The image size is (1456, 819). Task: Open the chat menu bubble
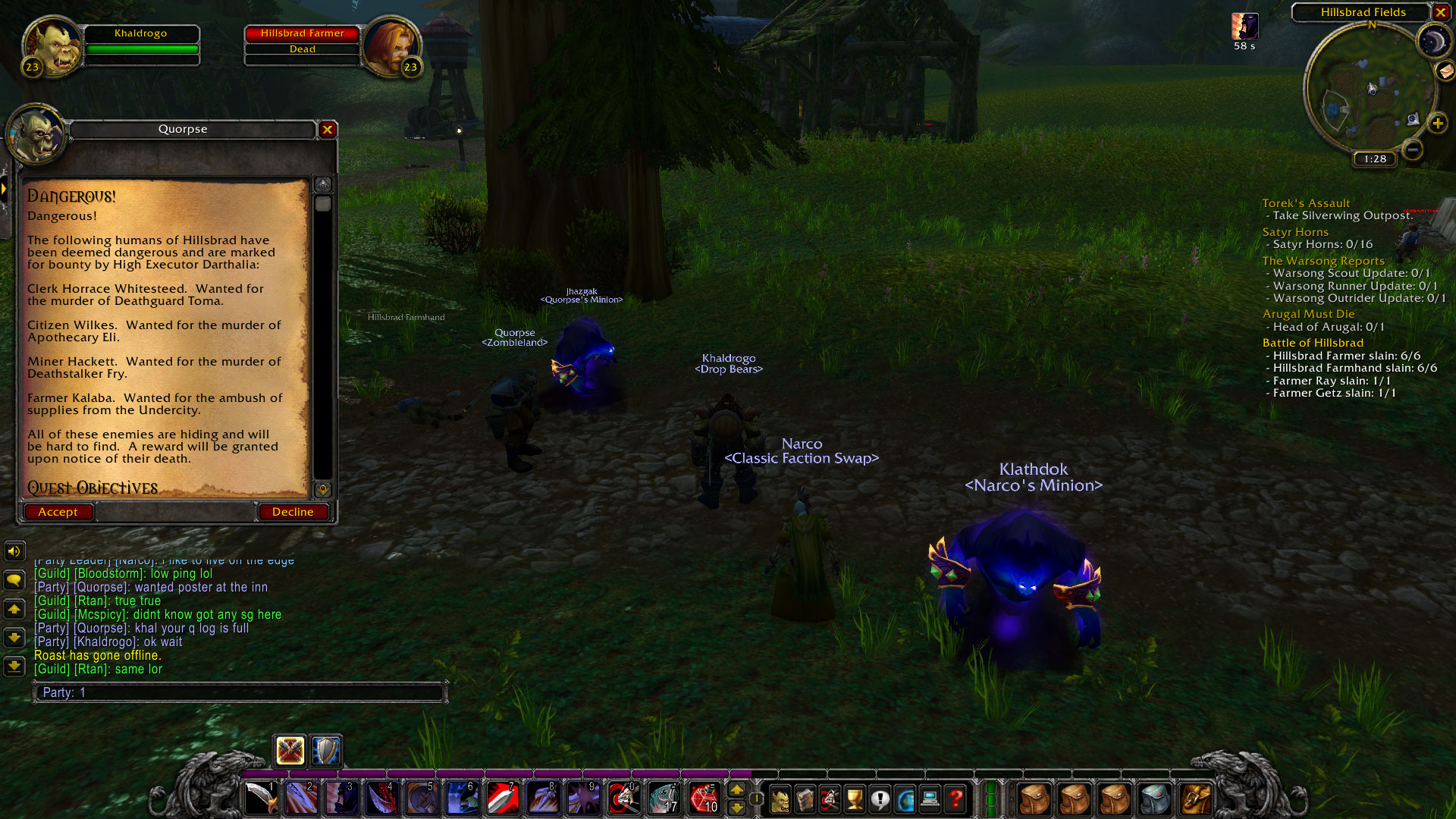(14, 580)
